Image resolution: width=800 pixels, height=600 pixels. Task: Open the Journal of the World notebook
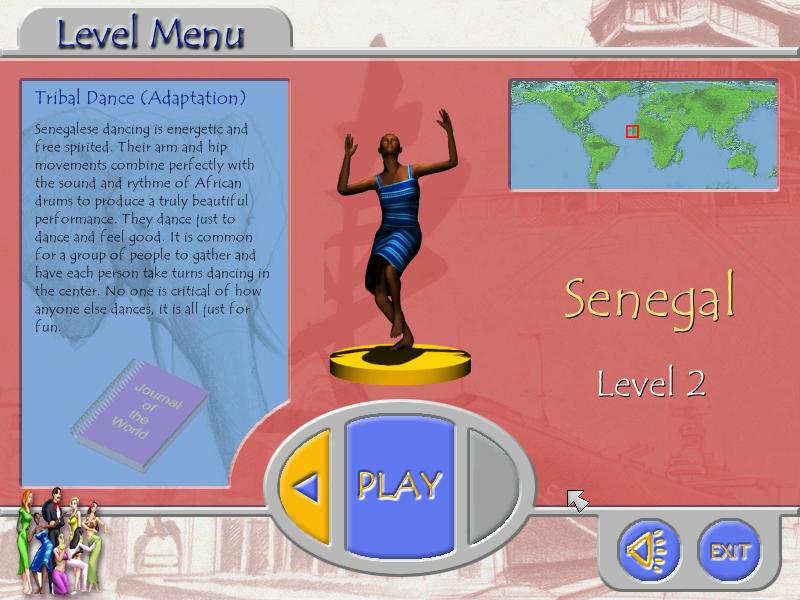[x=141, y=402]
